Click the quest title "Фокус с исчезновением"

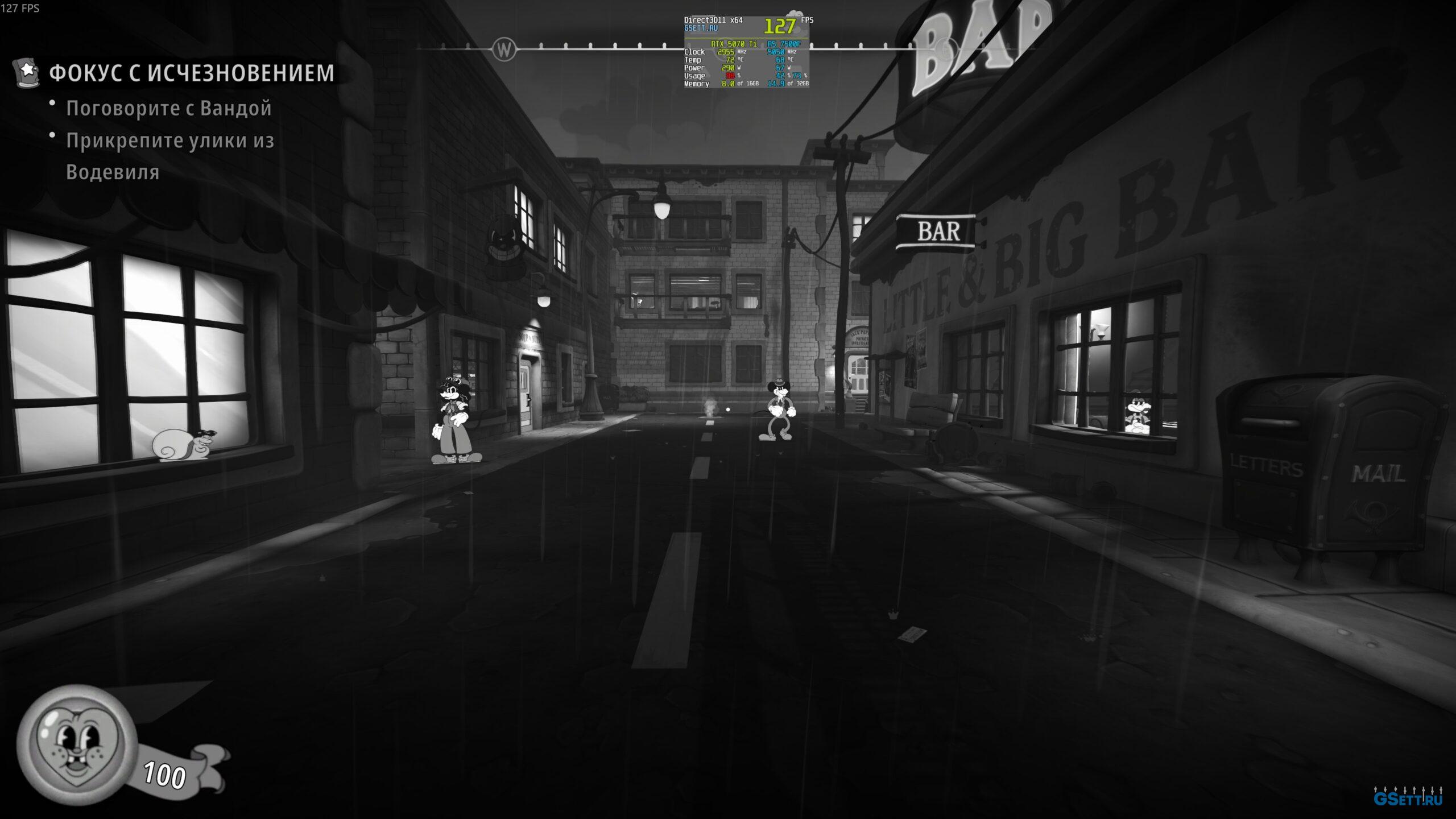pos(192,73)
